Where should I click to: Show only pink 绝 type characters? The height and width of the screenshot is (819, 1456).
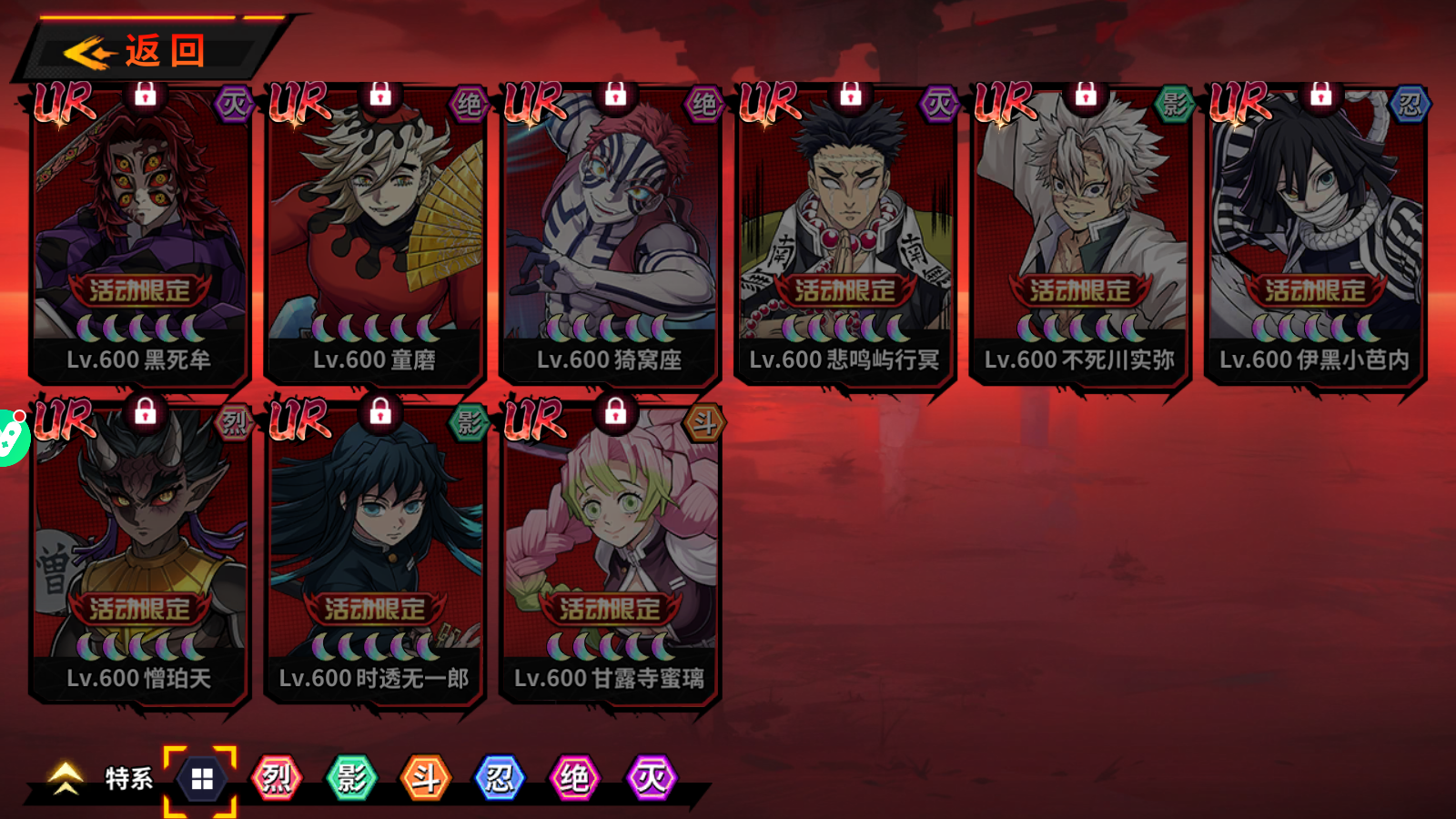575,779
